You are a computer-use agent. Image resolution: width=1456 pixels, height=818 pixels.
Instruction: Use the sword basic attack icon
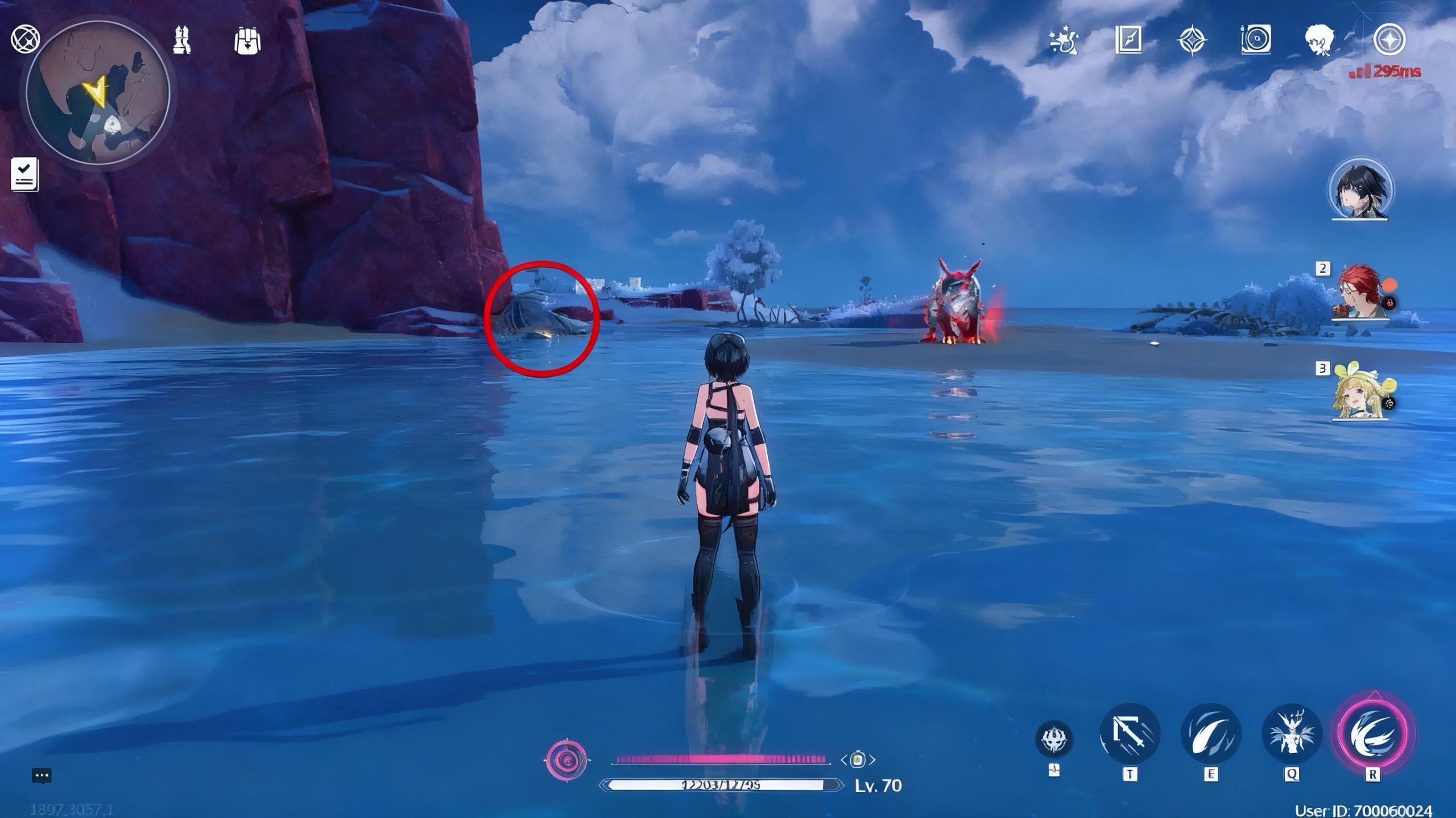coord(1130,734)
